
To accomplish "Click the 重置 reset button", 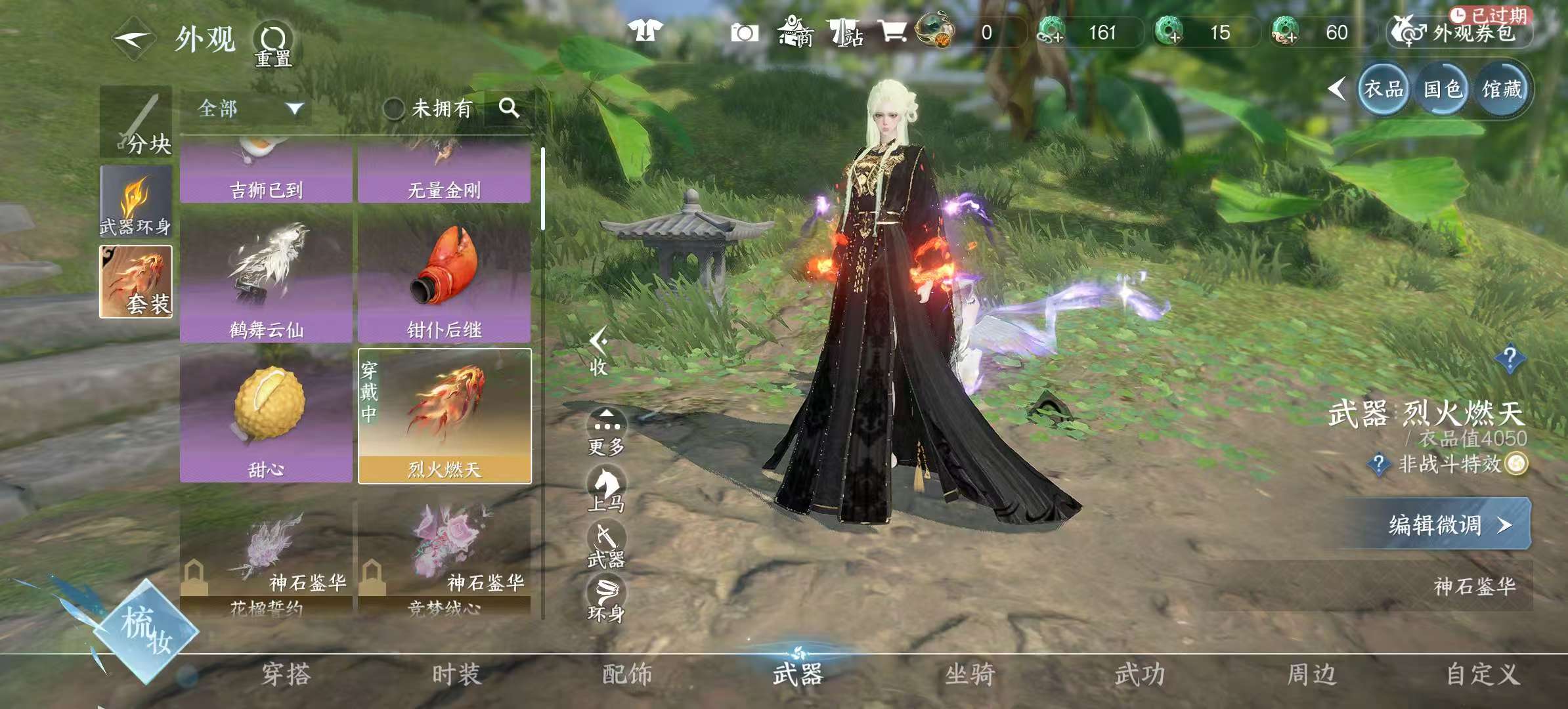I will coord(273,45).
